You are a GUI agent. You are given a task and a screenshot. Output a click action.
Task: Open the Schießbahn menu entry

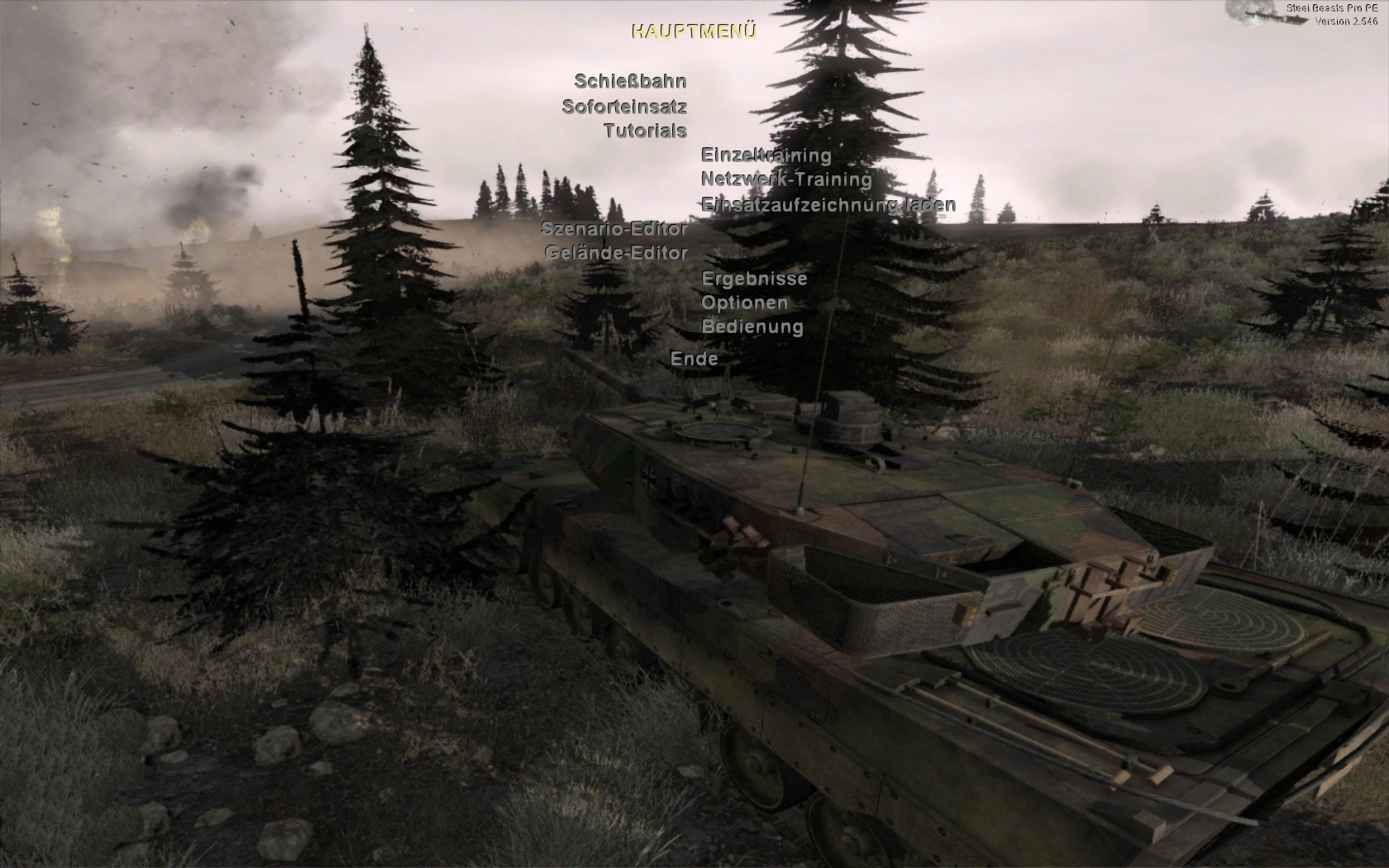(x=630, y=81)
